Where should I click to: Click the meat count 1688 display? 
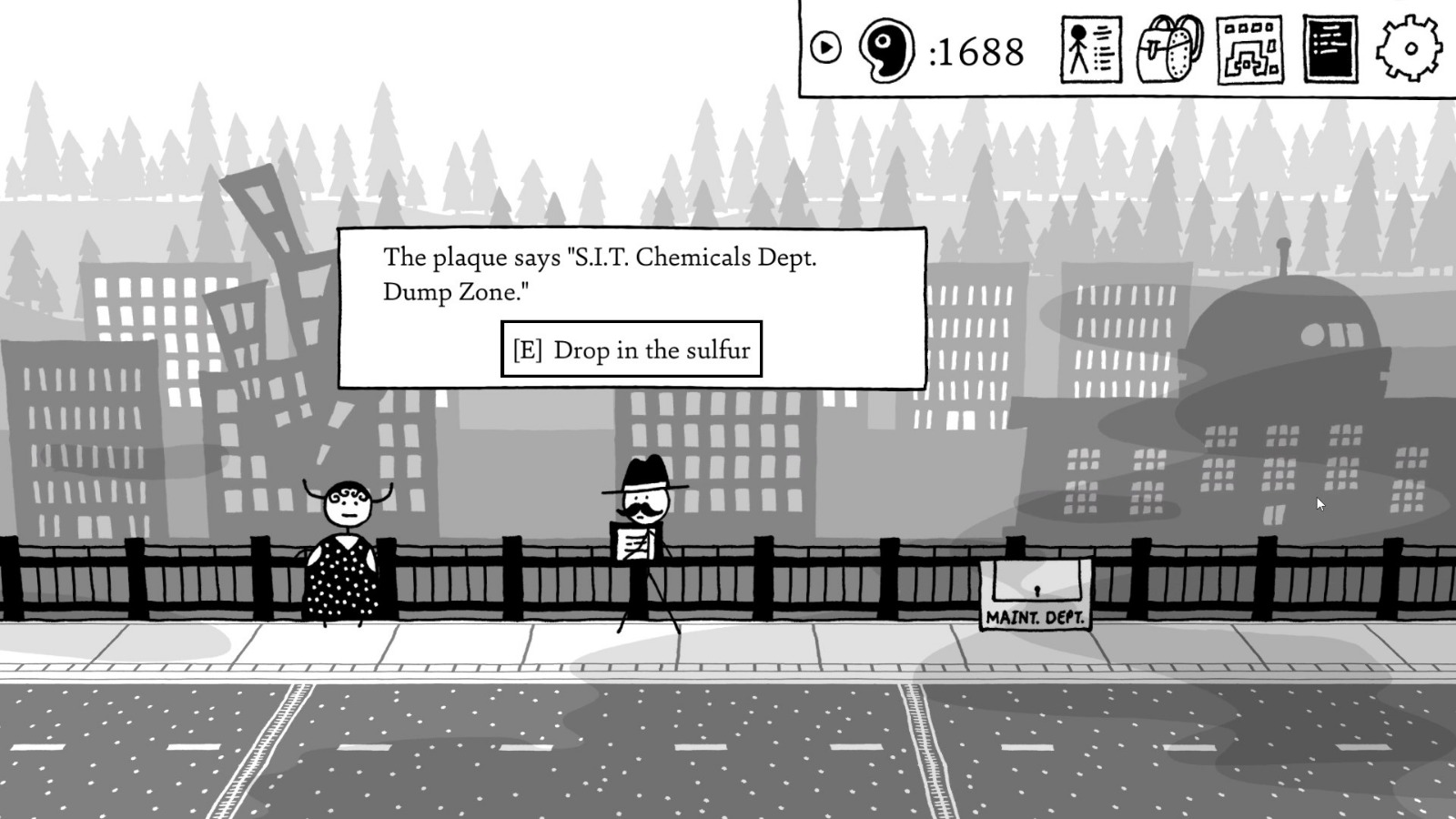[976, 51]
